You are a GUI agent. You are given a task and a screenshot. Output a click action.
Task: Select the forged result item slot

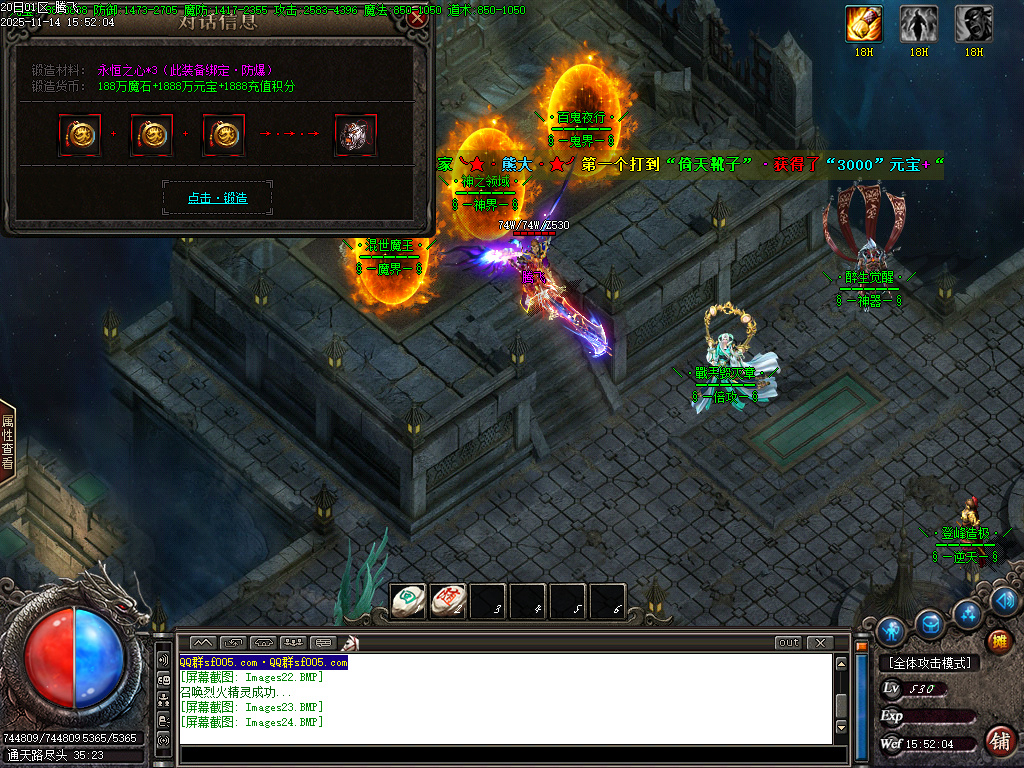coord(355,135)
